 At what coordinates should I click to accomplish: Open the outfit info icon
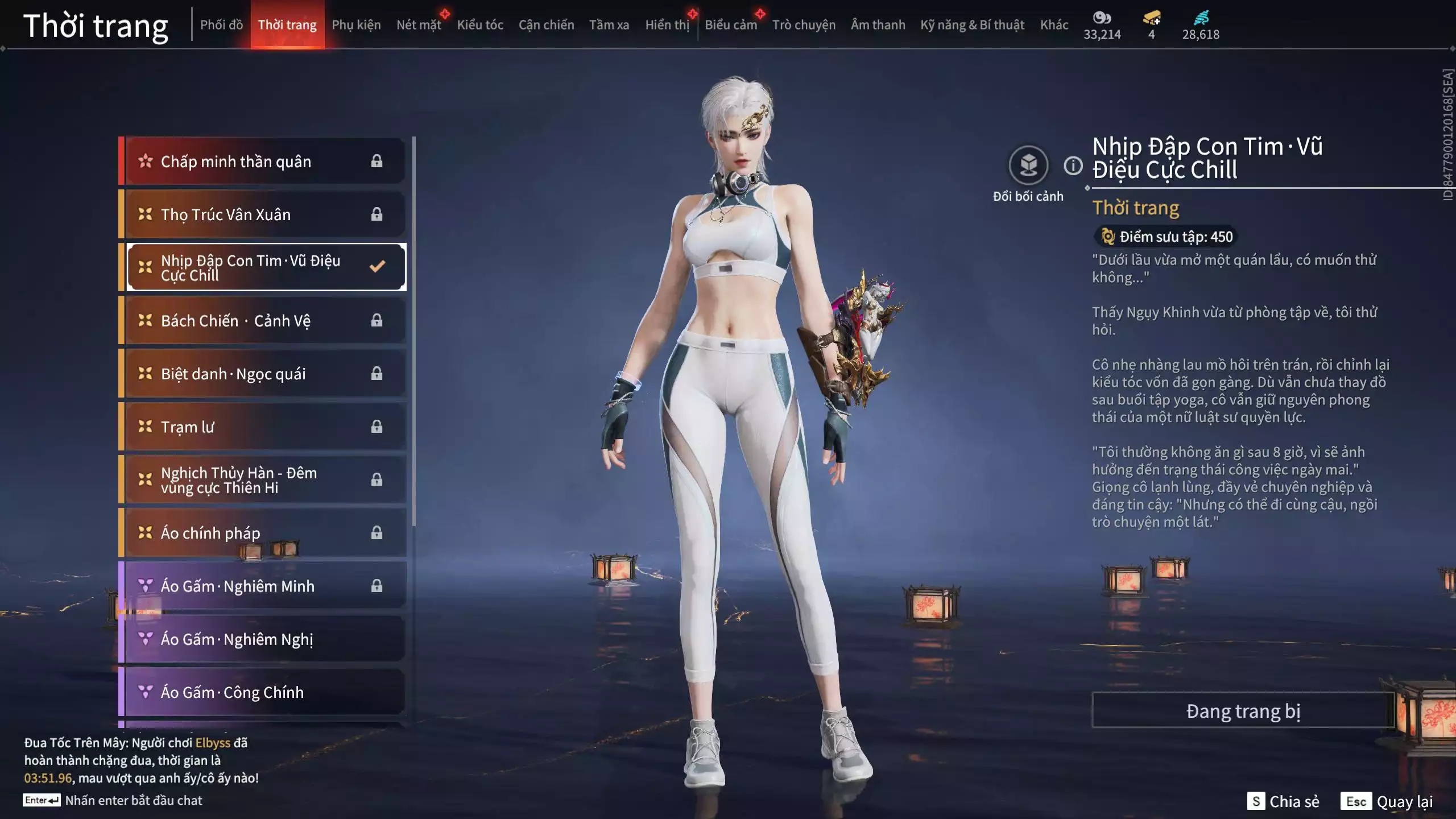click(1073, 166)
